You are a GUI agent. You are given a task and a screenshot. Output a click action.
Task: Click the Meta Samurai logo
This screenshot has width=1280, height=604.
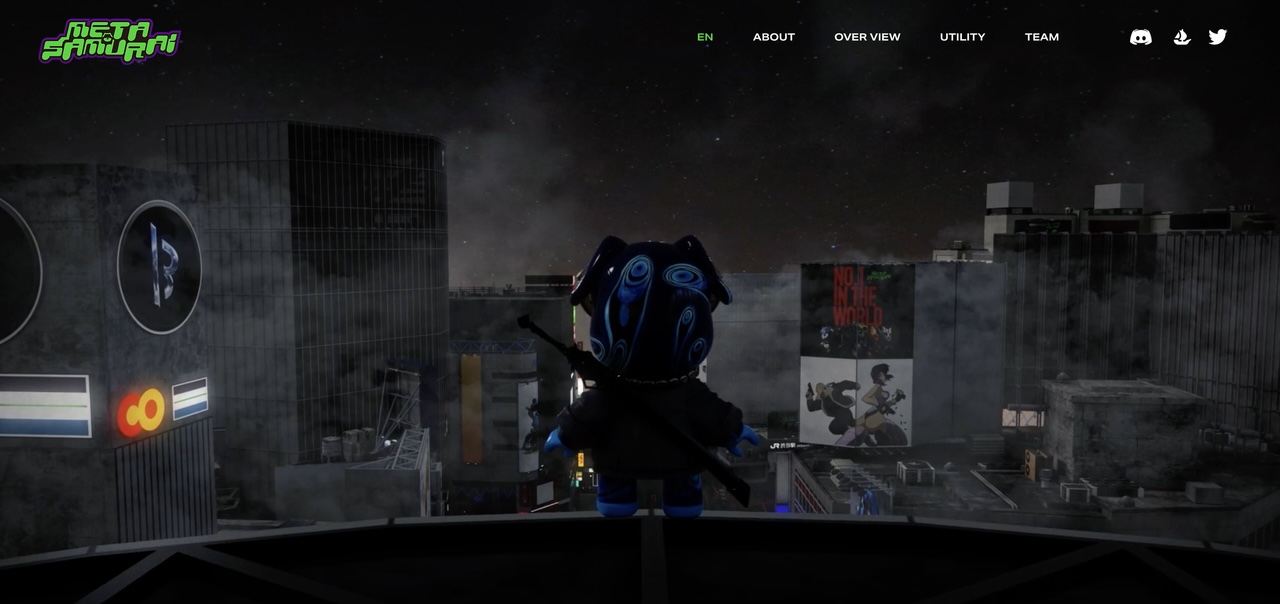(x=110, y=41)
